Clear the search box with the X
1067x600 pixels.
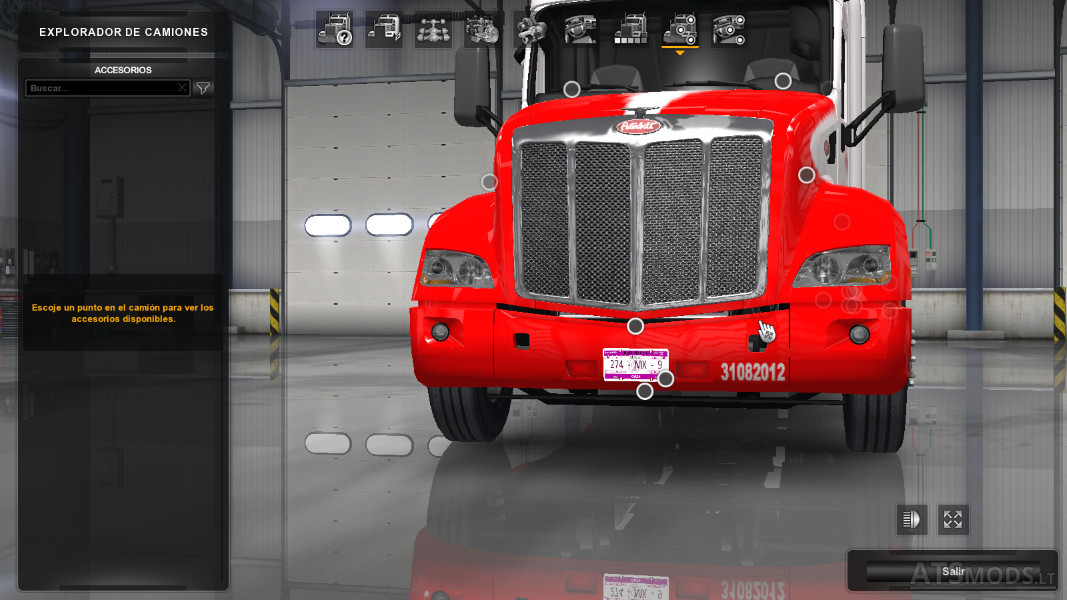(x=182, y=88)
